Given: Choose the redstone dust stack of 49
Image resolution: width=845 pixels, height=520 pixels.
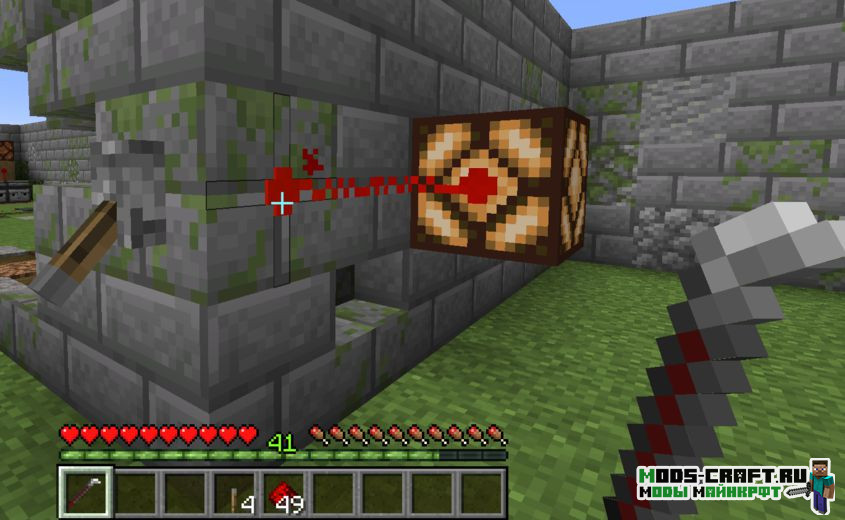Looking at the screenshot, I should (x=285, y=493).
